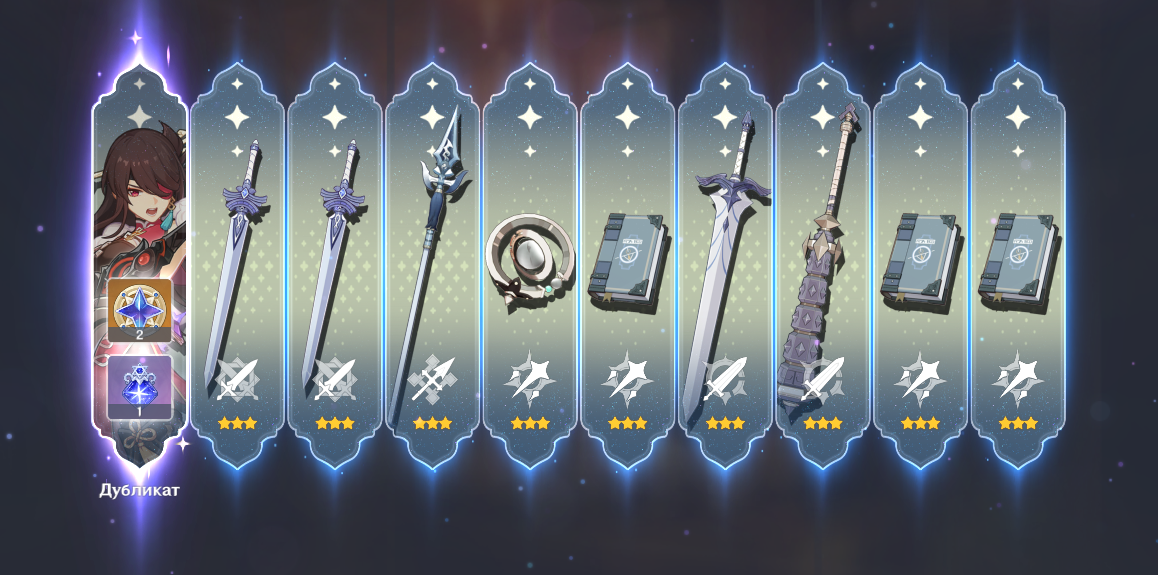Click the Masterless Starglitter reward icon
1158x575 pixels.
139,310
